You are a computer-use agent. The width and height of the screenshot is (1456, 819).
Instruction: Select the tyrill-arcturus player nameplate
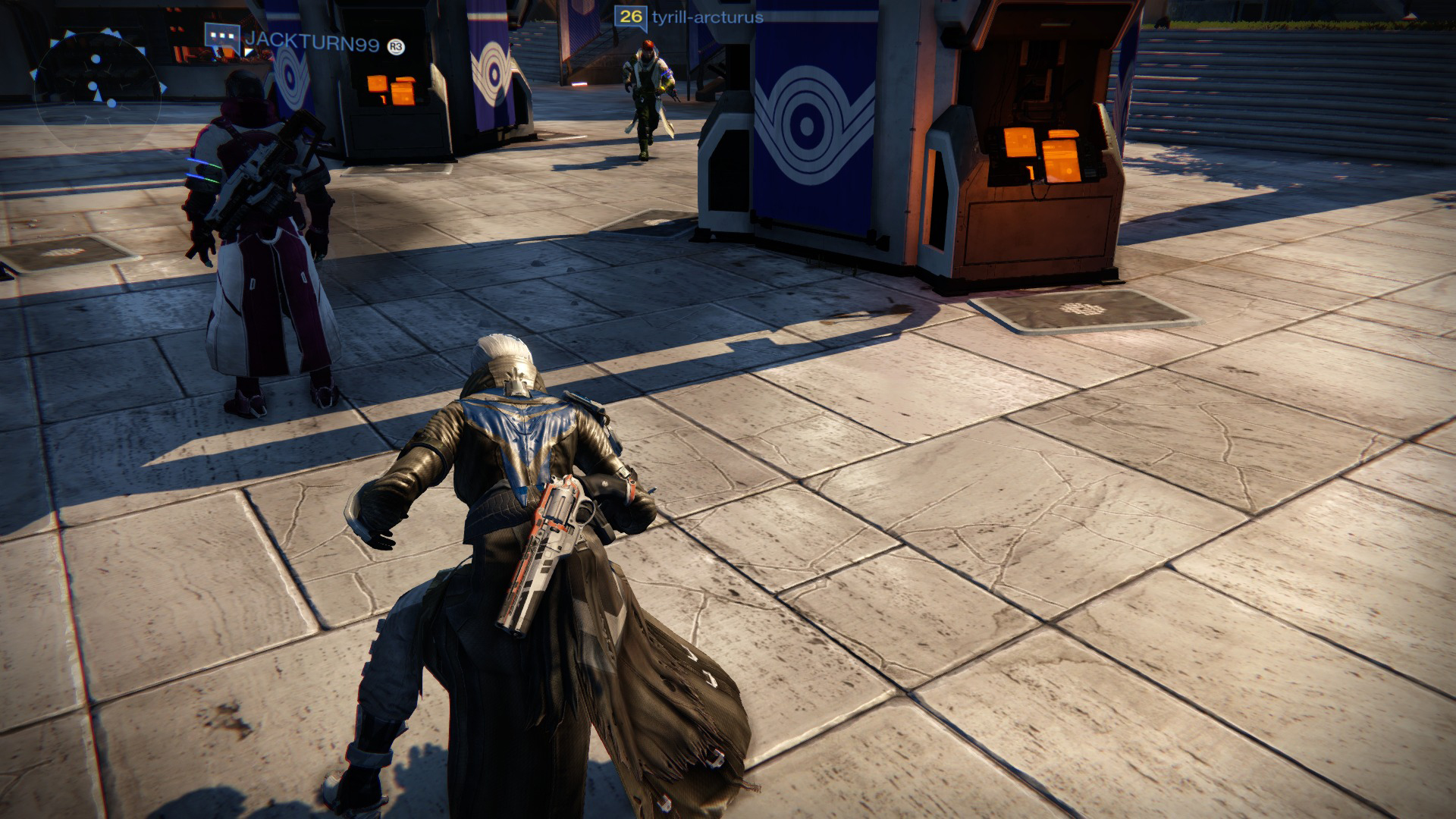[x=707, y=16]
